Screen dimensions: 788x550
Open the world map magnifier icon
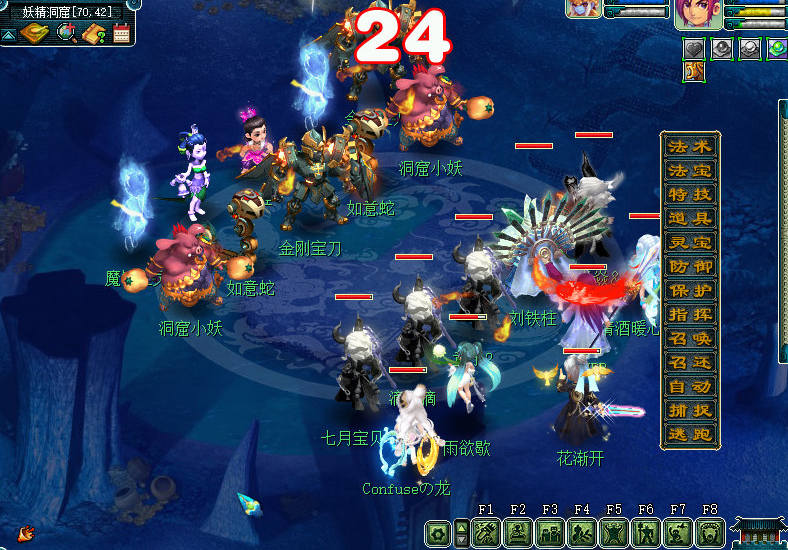pyautogui.click(x=67, y=33)
